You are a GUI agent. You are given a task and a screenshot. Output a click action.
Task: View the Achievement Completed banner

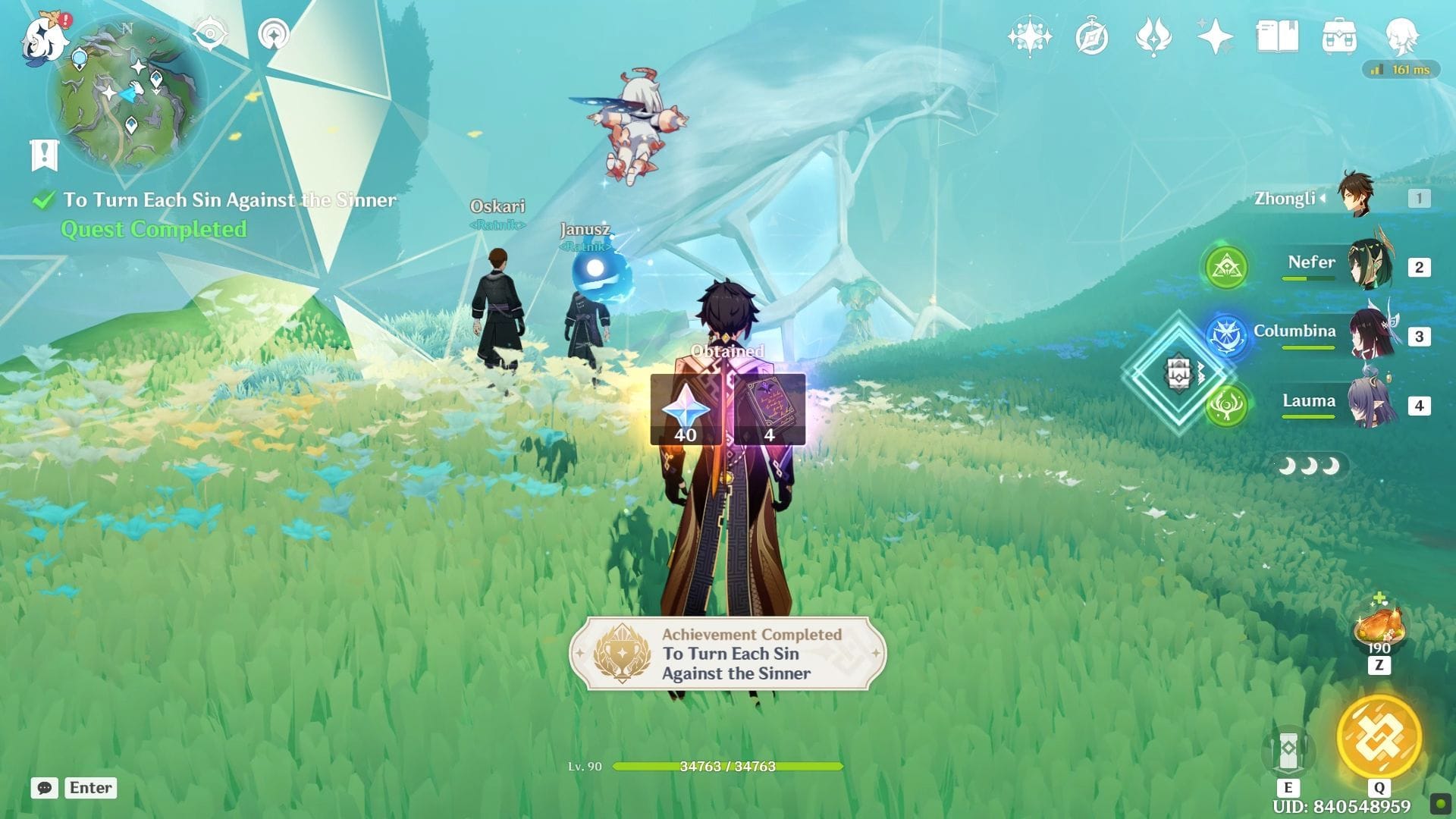click(727, 654)
